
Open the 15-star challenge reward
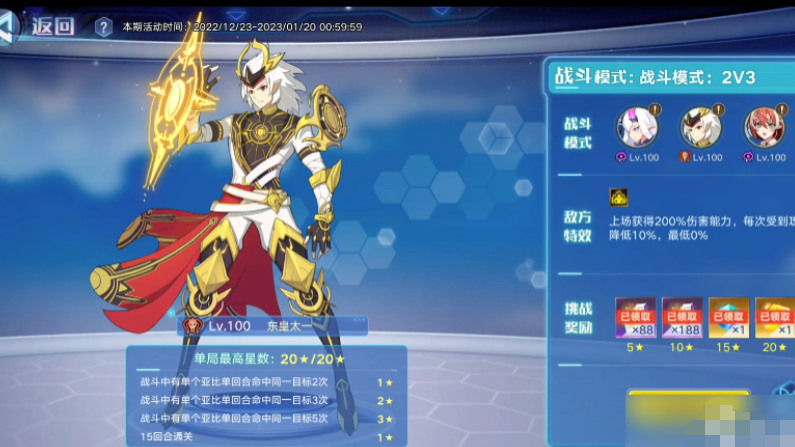pos(728,316)
